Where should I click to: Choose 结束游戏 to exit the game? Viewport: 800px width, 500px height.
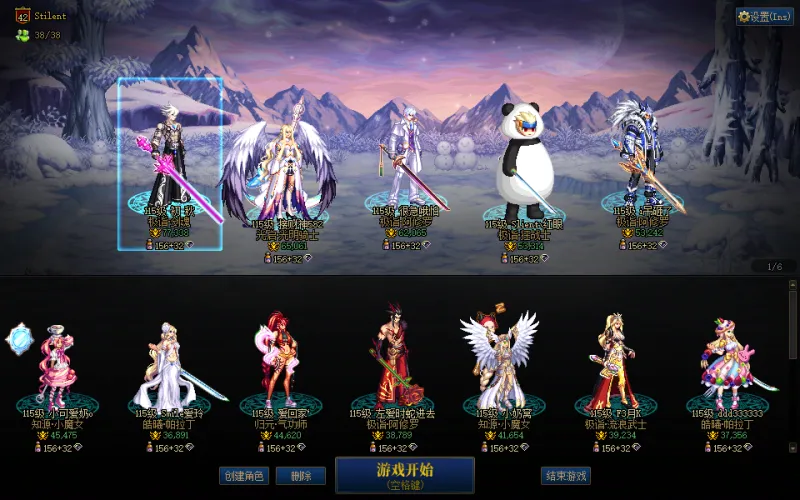[x=565, y=476]
